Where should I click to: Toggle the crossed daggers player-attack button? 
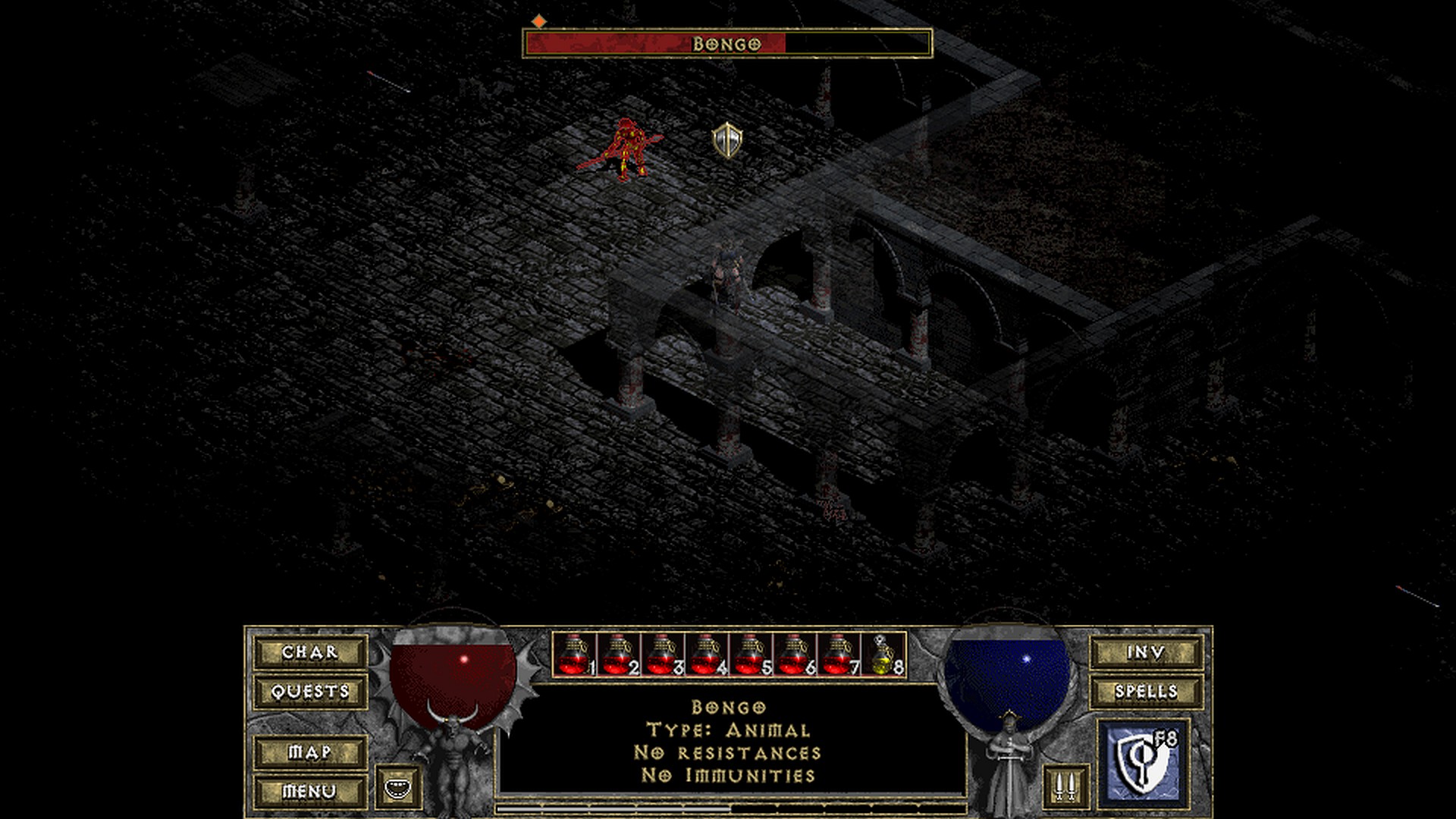tap(1065, 787)
